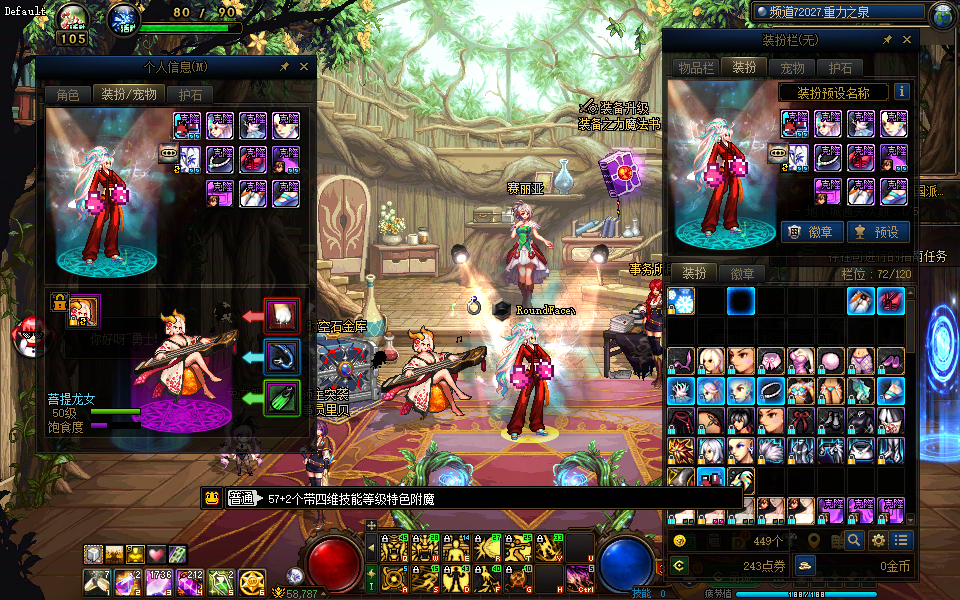The width and height of the screenshot is (960, 600).
Task: Select the pet's red claw equipment slot
Action: [x=282, y=316]
